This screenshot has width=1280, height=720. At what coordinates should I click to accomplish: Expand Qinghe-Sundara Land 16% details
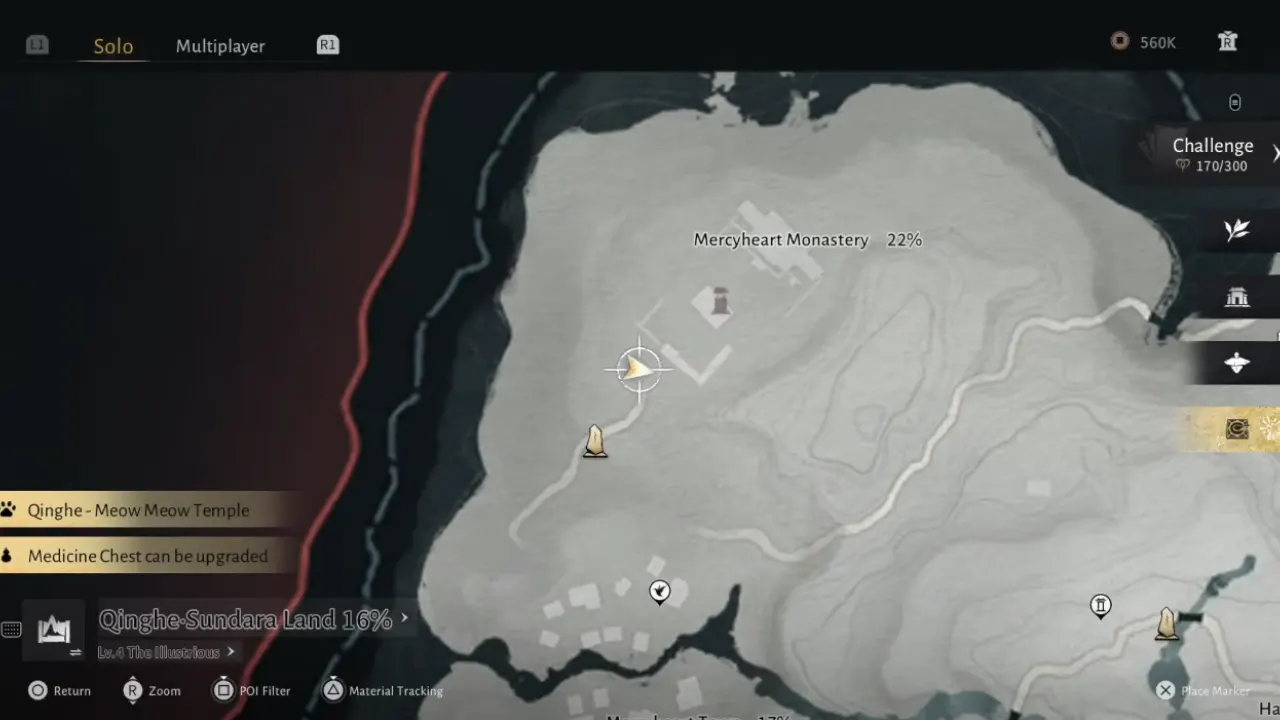click(x=243, y=619)
